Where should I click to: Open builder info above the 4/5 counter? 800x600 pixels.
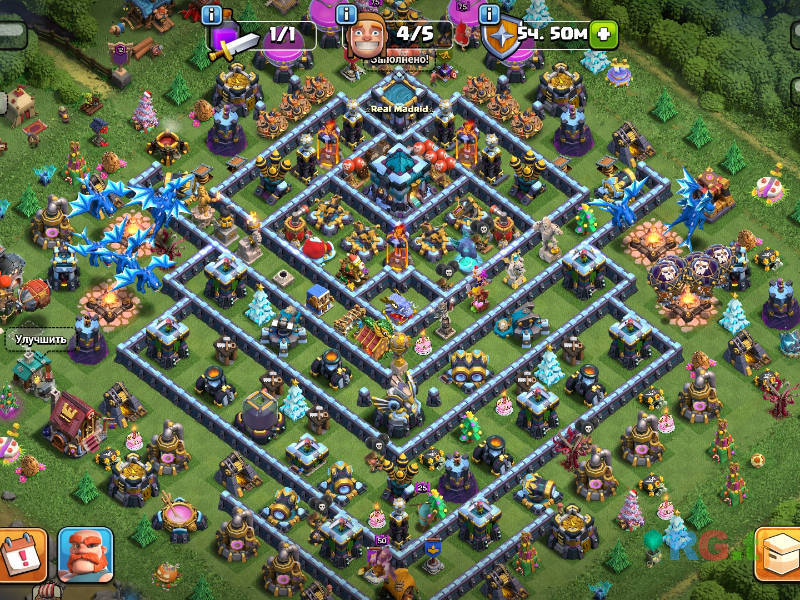(347, 14)
